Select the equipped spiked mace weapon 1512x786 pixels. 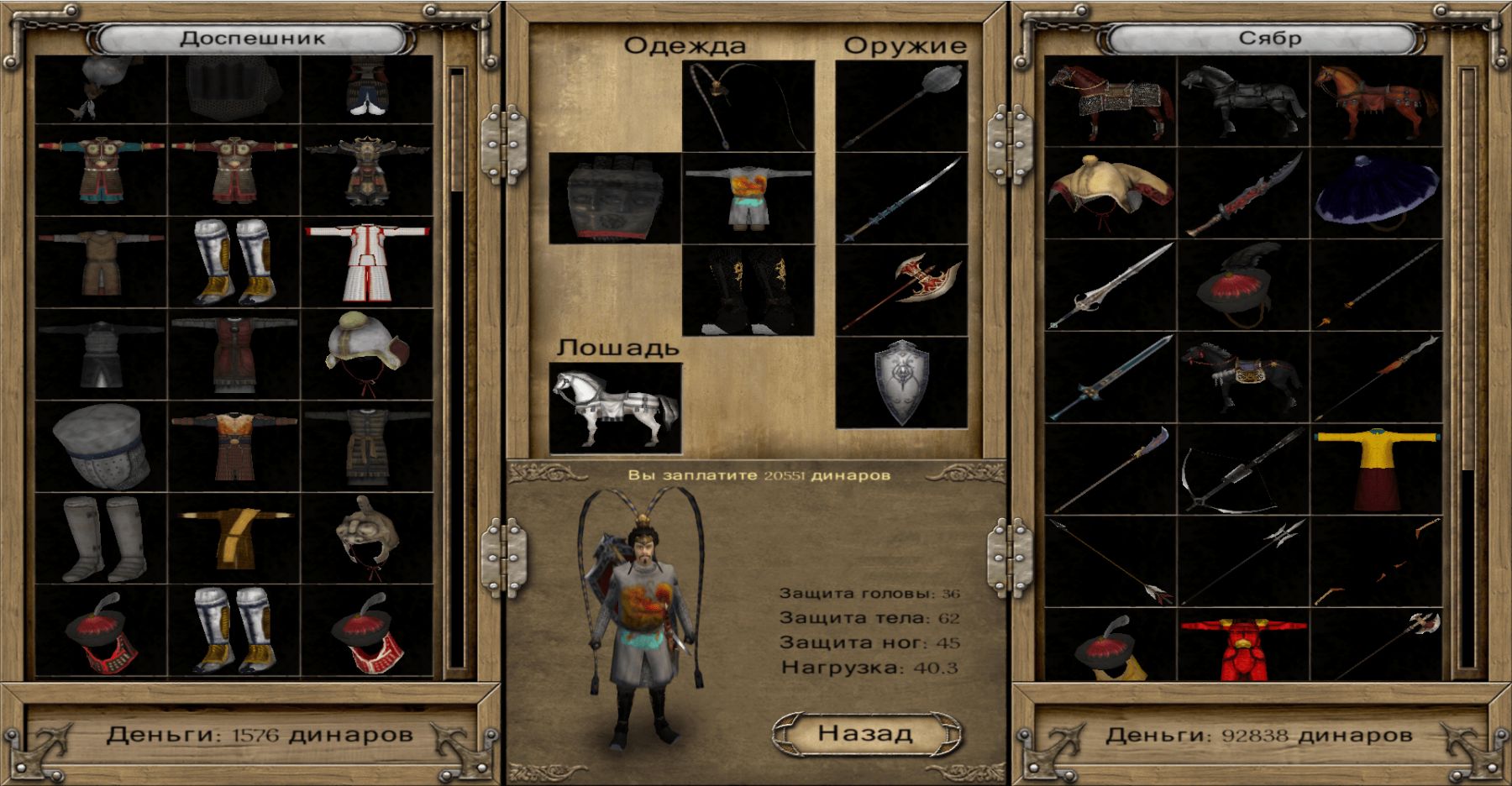tap(901, 107)
